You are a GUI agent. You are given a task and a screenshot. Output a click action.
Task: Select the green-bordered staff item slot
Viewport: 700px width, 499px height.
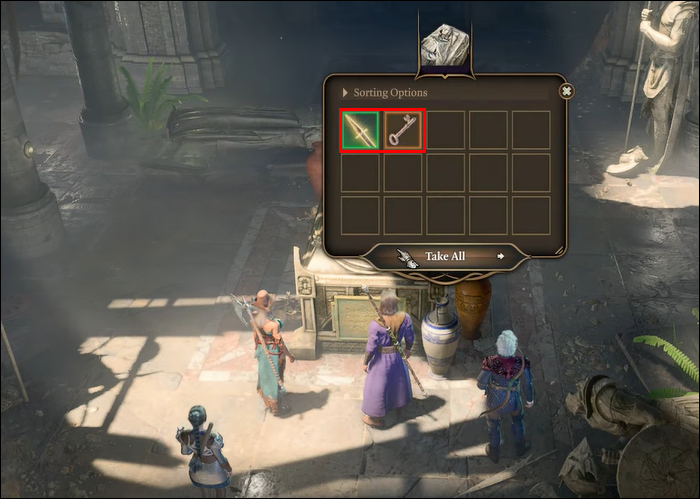(x=360, y=131)
